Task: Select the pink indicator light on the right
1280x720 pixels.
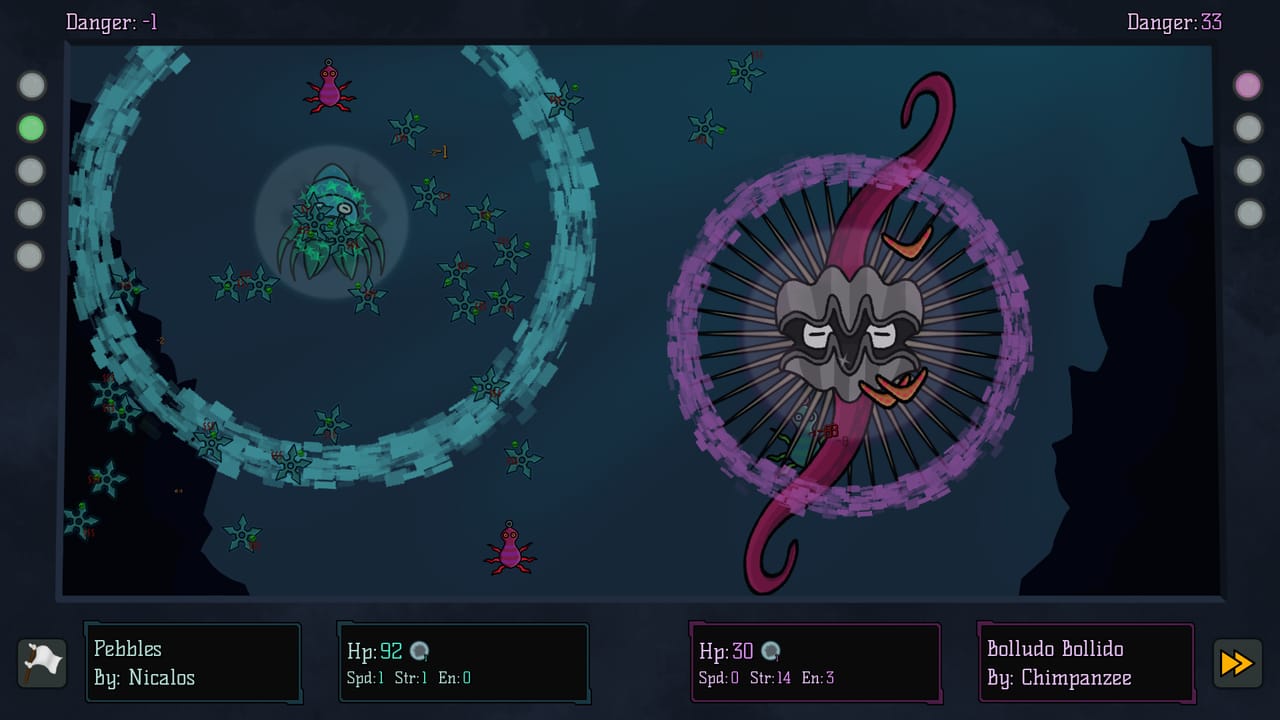Action: 1246,86
